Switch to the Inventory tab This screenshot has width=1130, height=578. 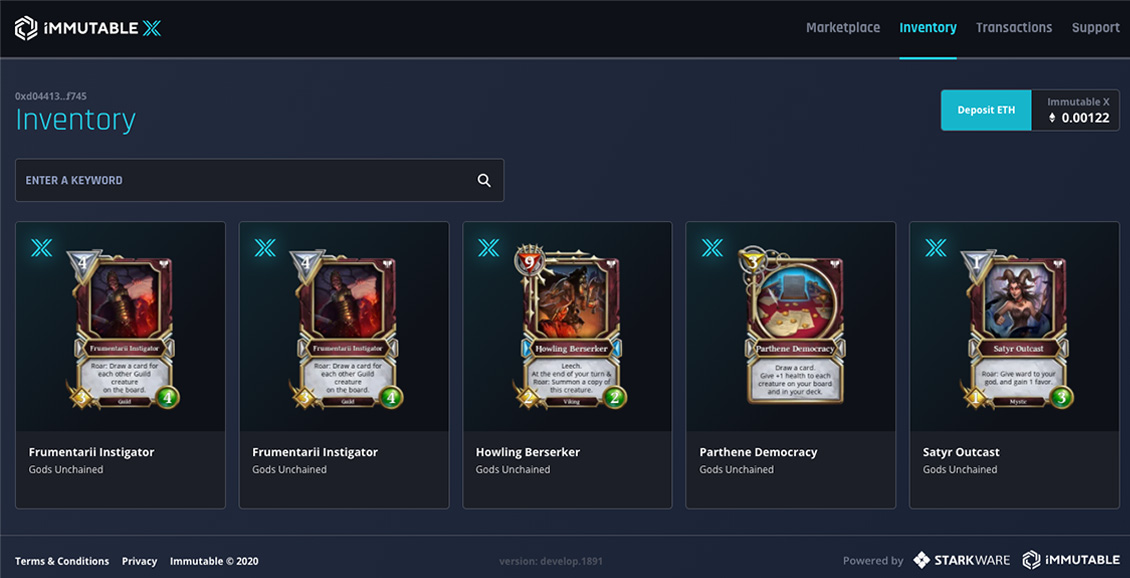pos(928,28)
